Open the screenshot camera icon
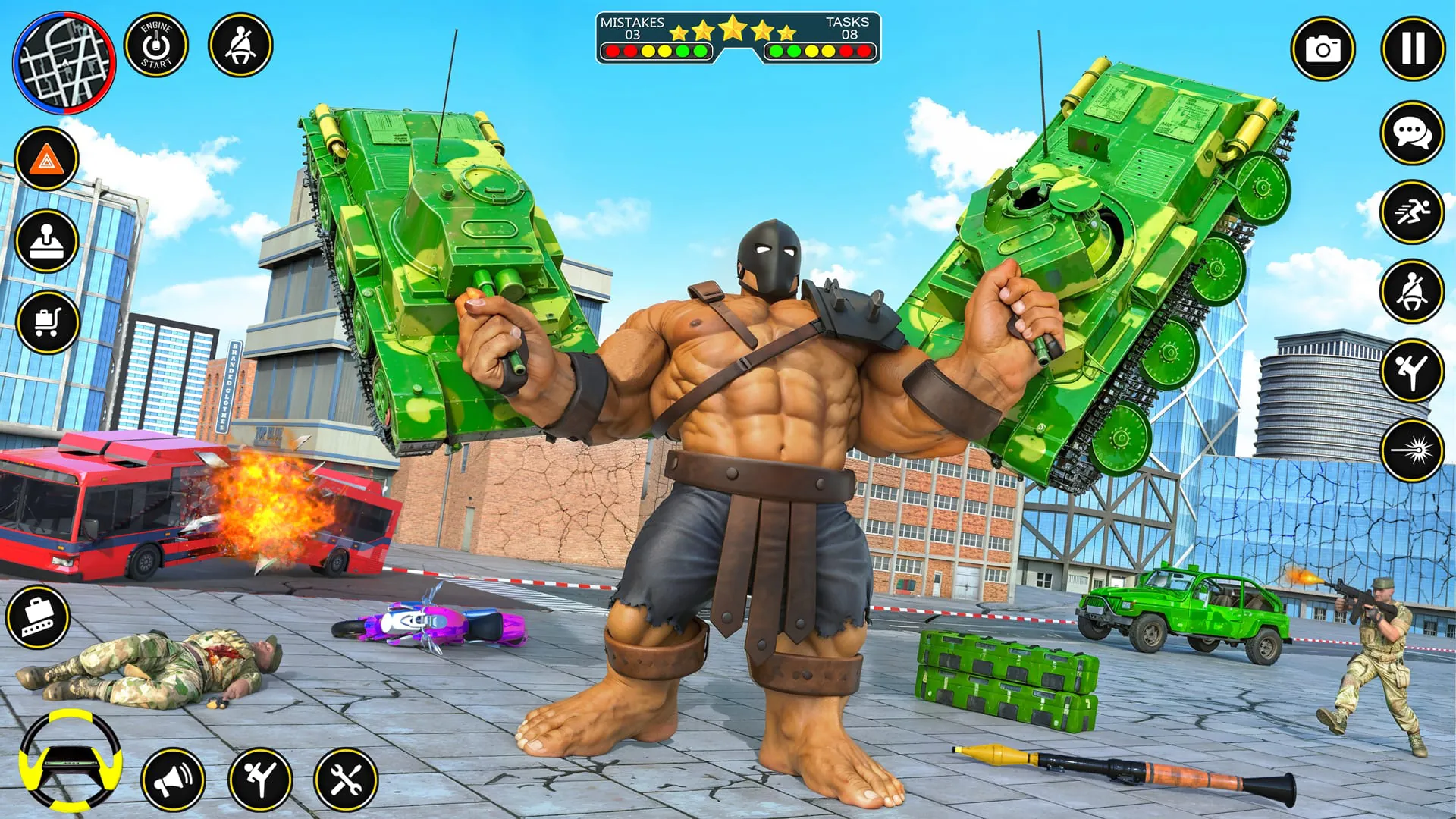This screenshot has width=1456, height=819. 1323,49
